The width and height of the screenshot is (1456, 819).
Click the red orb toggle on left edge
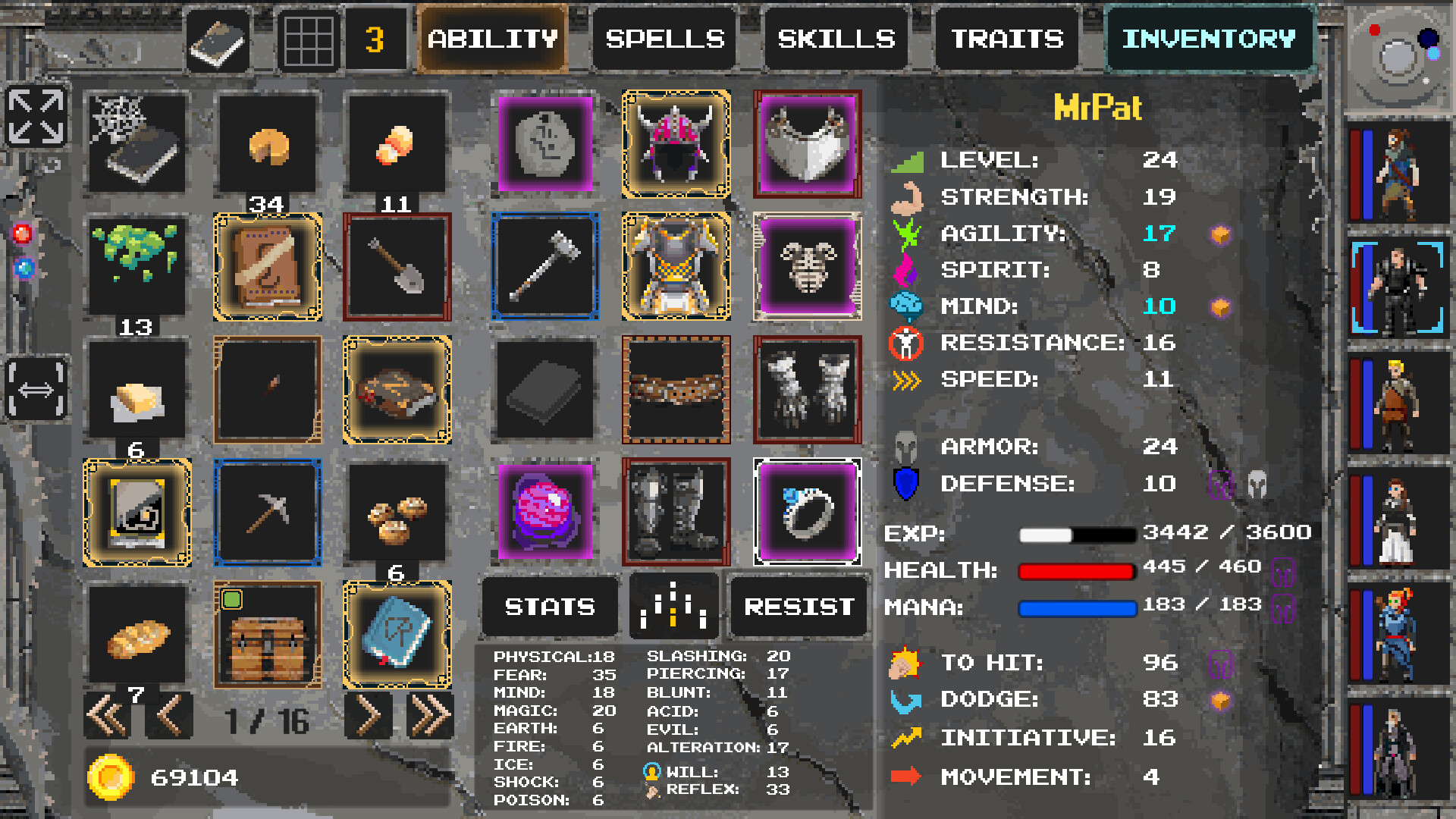coord(23,235)
